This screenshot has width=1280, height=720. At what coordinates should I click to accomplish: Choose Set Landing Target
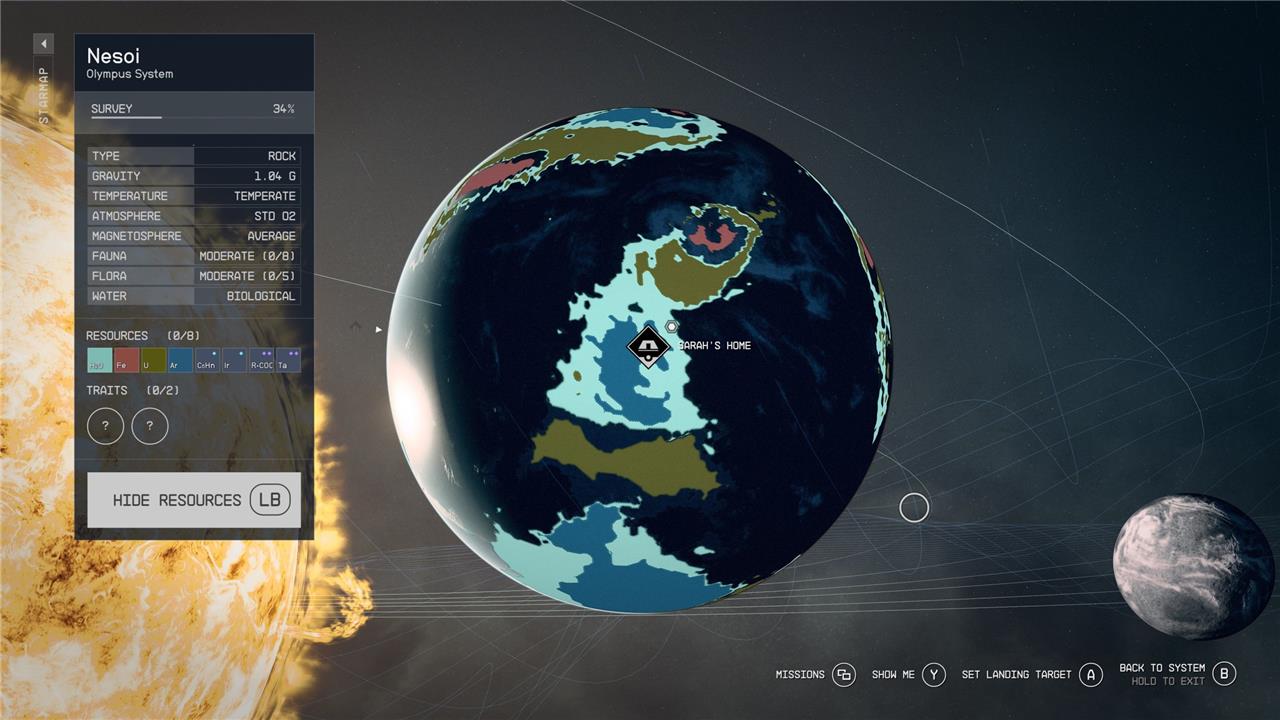point(1090,675)
